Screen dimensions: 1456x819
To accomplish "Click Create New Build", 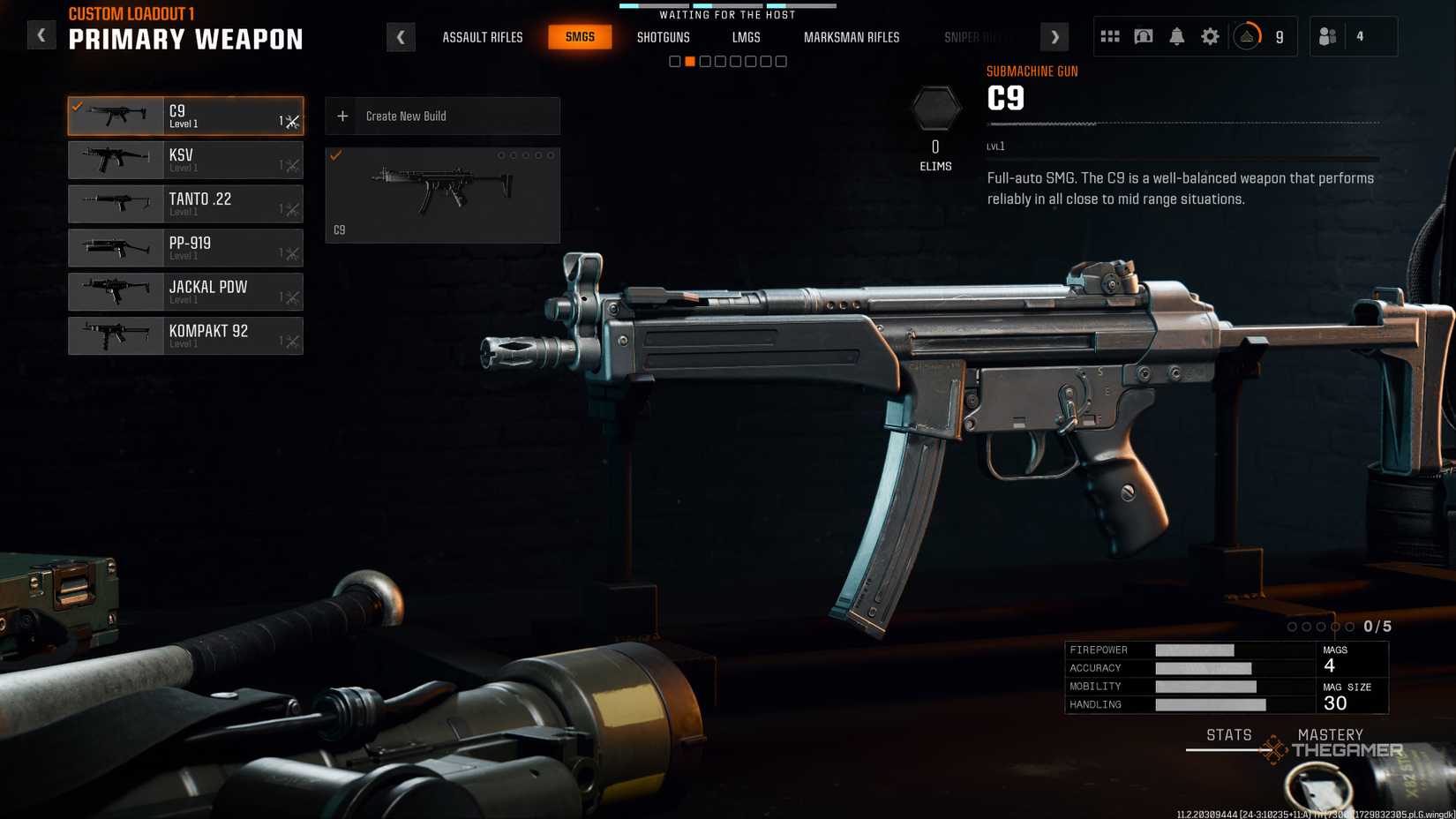I will click(x=441, y=116).
